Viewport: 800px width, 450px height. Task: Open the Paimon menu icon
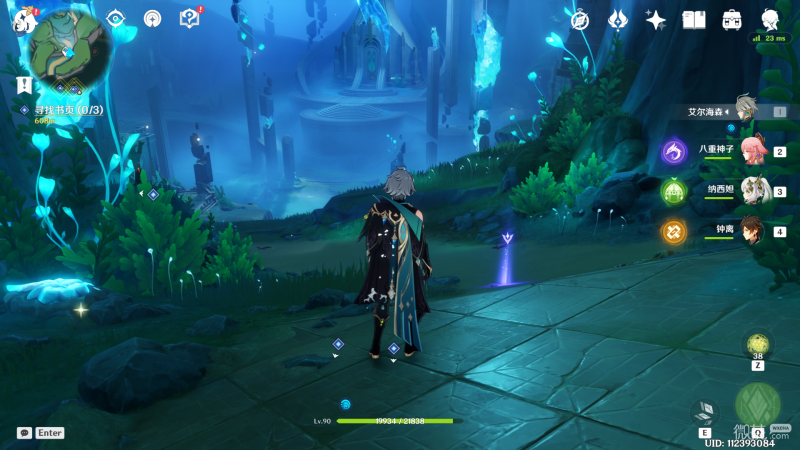pyautogui.click(x=22, y=20)
